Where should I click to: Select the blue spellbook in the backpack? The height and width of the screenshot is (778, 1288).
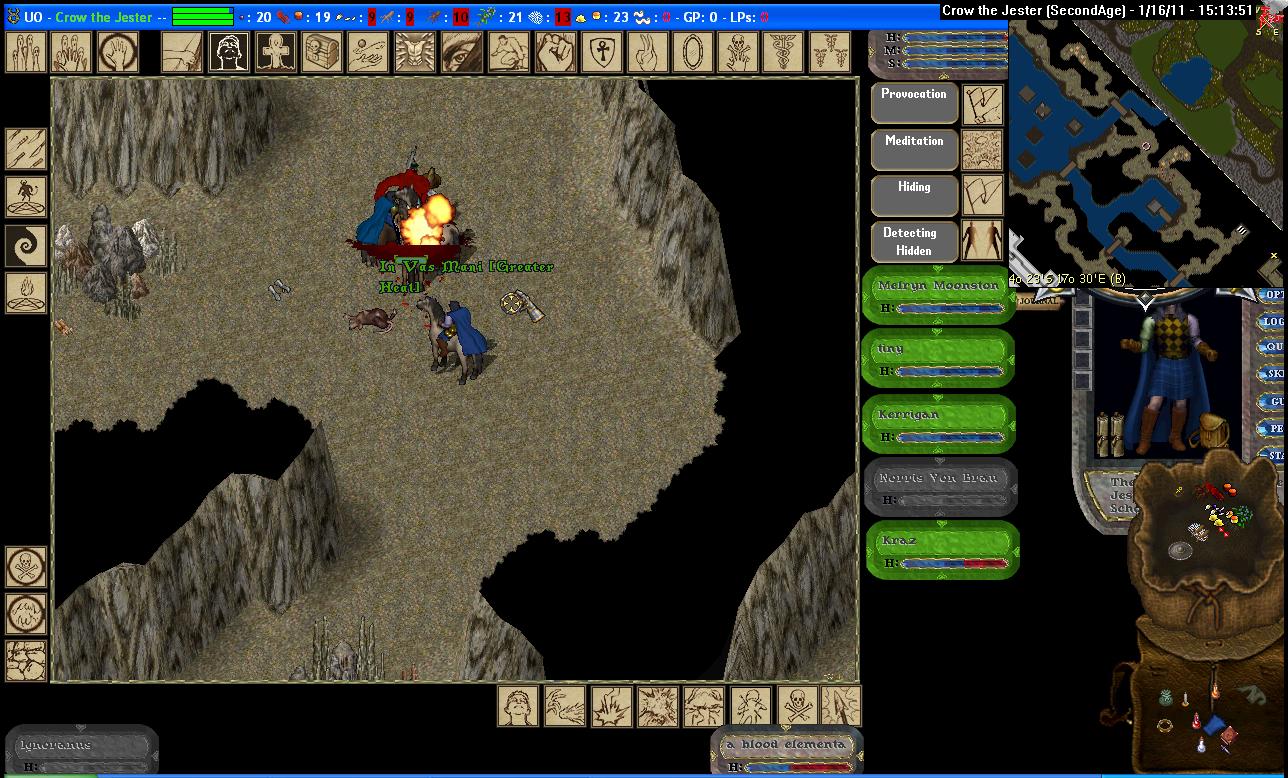pyautogui.click(x=1214, y=724)
